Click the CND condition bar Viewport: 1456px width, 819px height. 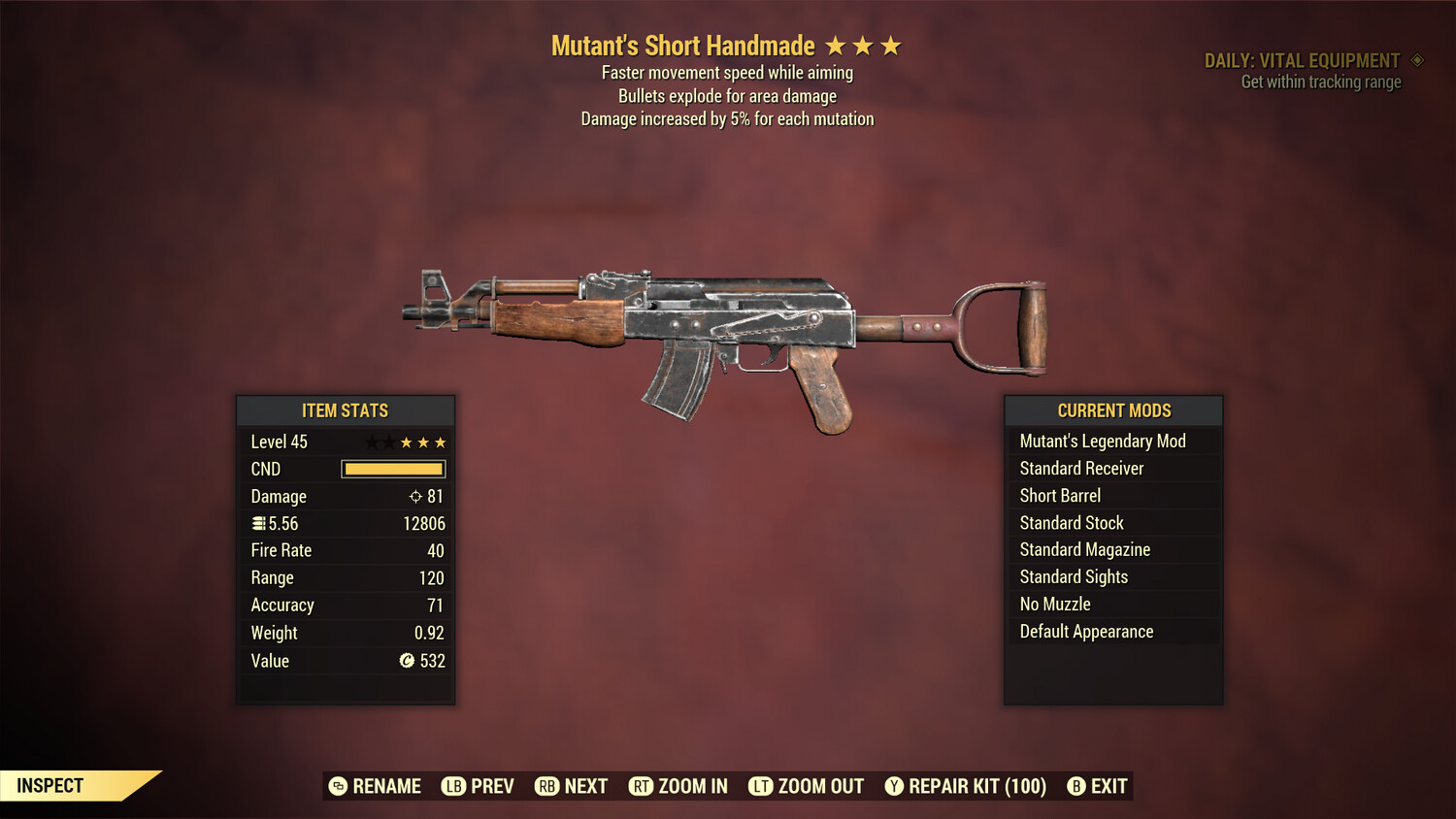(392, 469)
